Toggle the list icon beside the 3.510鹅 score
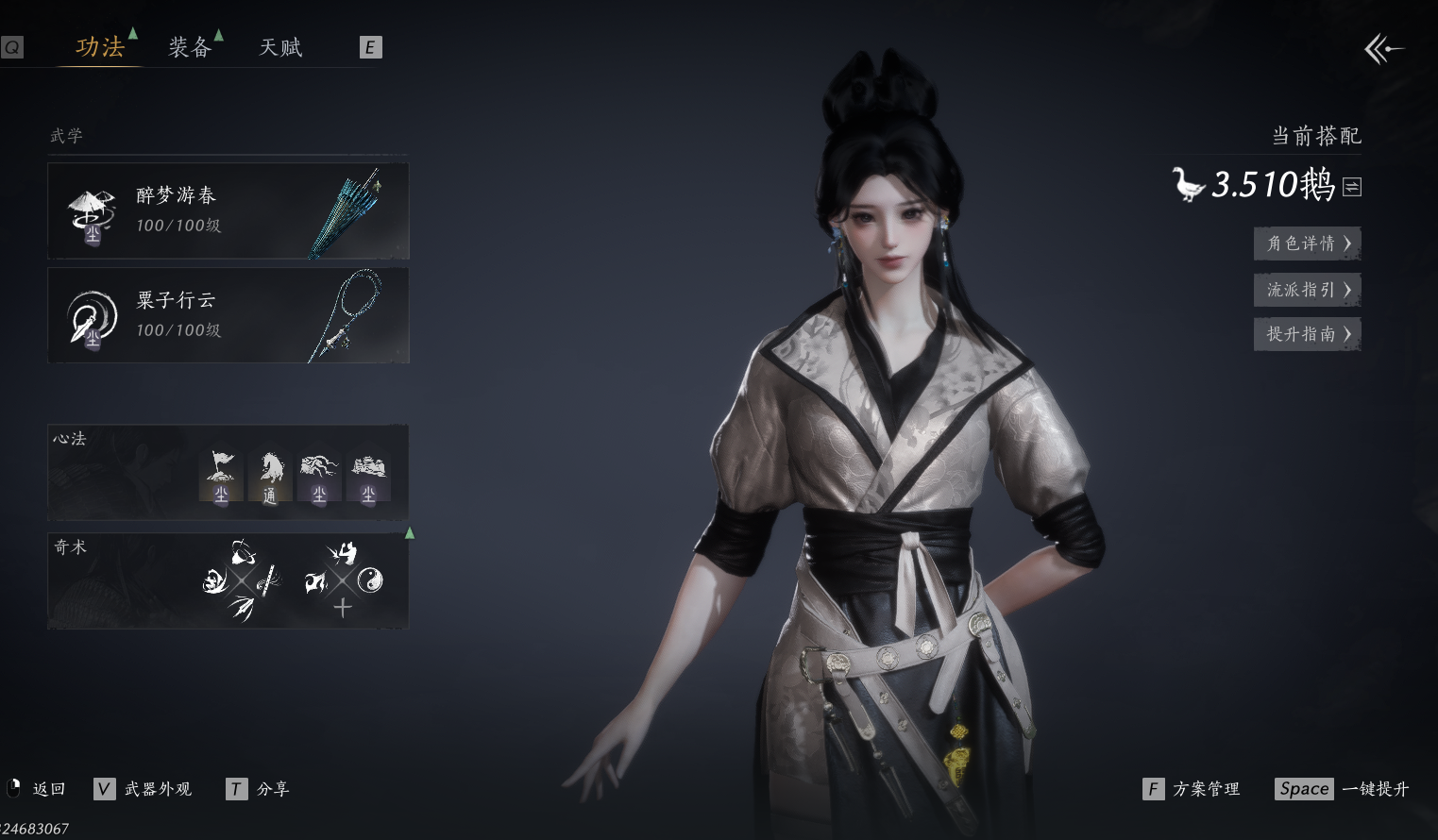The width and height of the screenshot is (1438, 840). tap(1352, 187)
